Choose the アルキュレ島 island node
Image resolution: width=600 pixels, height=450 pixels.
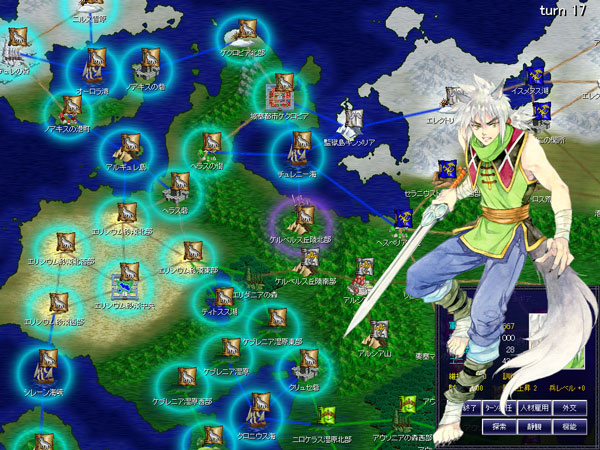(128, 150)
